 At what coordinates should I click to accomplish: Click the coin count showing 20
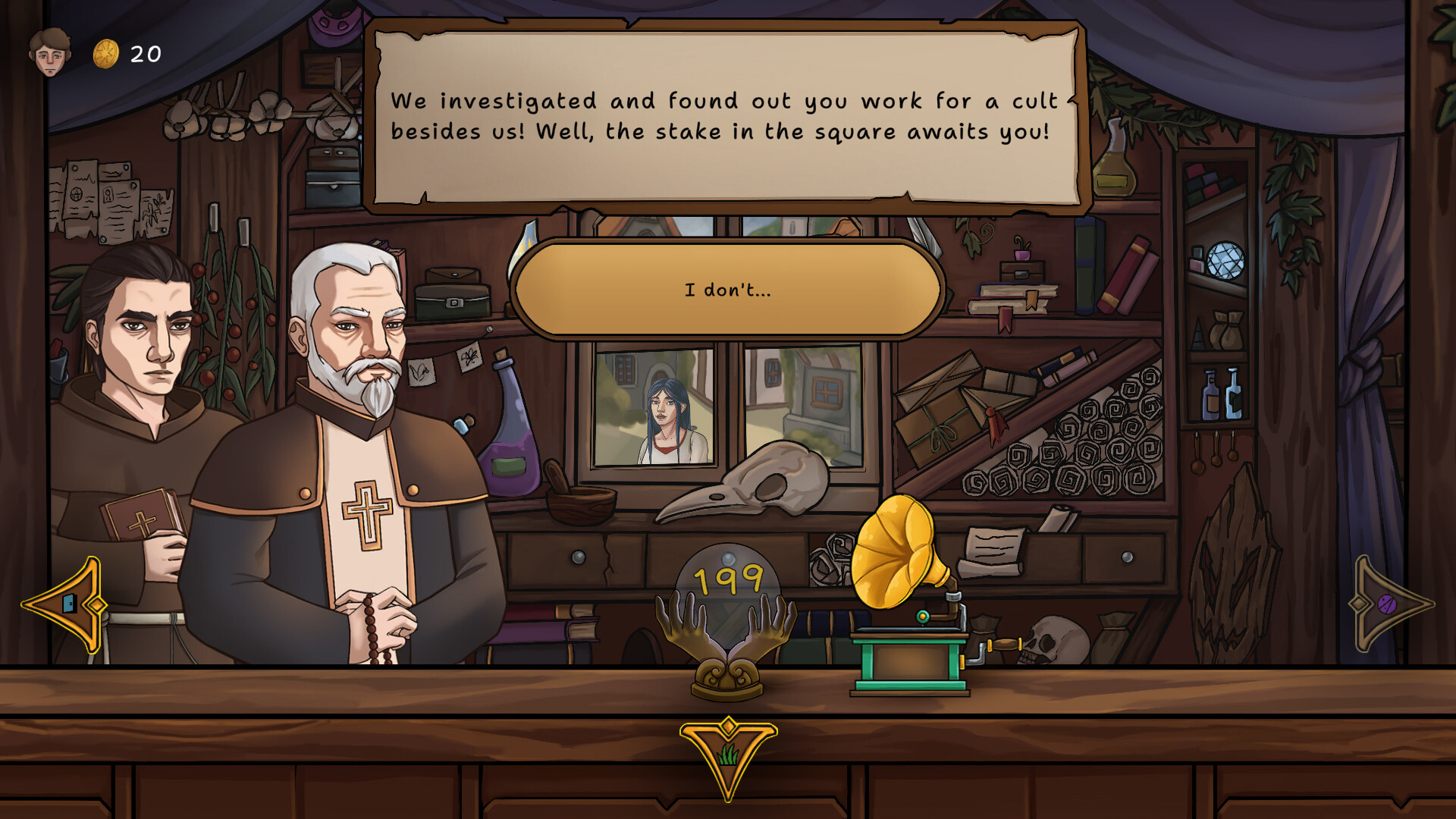tap(144, 52)
